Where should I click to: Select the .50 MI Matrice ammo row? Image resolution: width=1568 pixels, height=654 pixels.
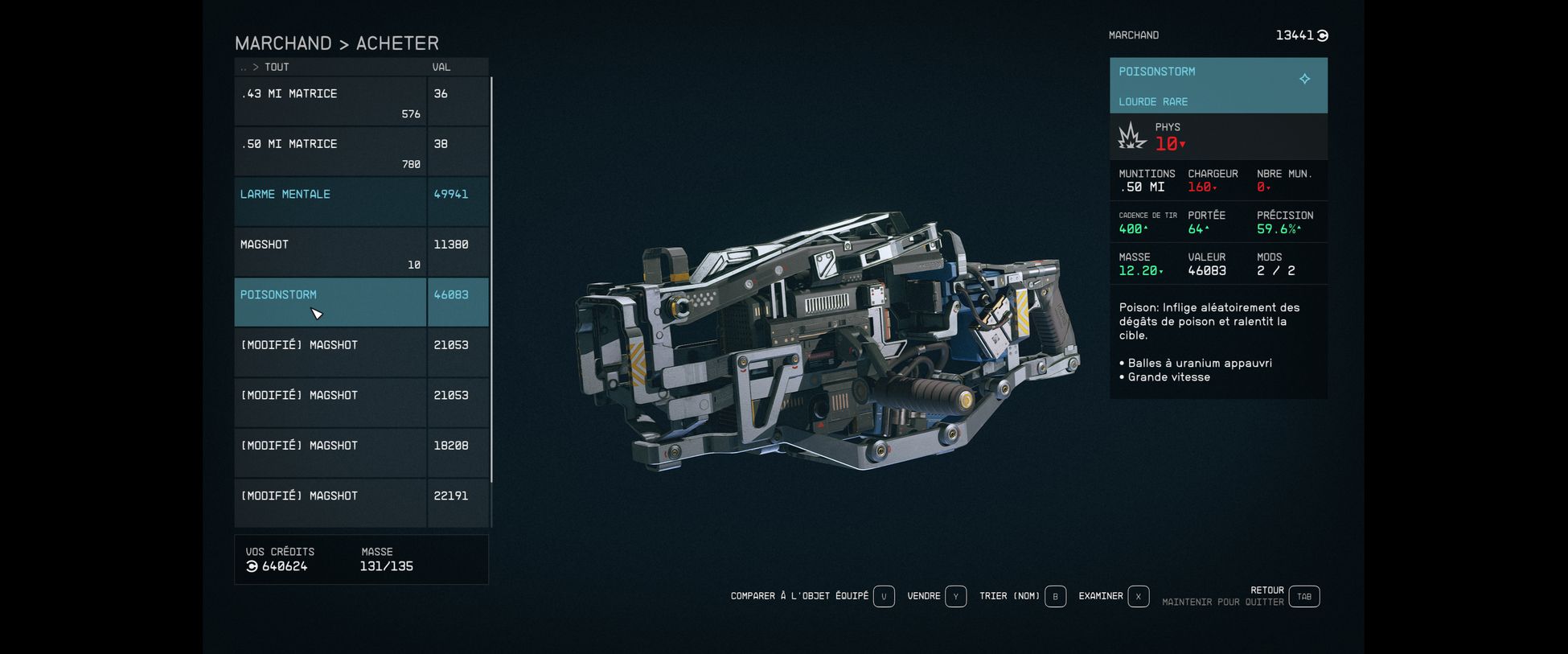coord(330,151)
